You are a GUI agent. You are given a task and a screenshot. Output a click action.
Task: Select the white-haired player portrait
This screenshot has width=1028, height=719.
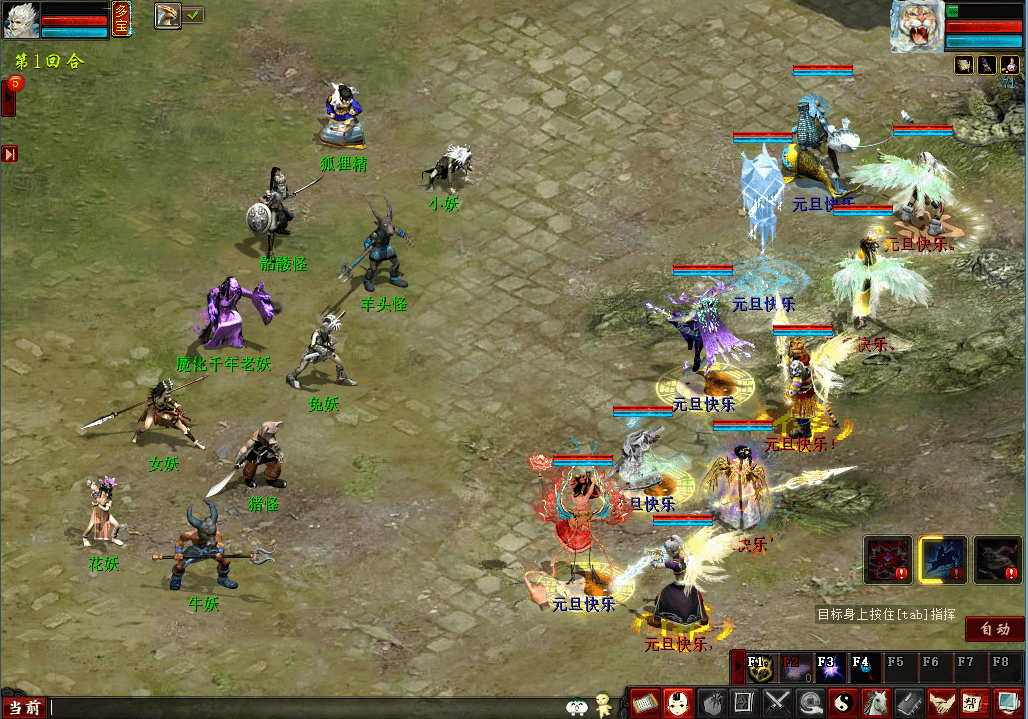click(20, 20)
